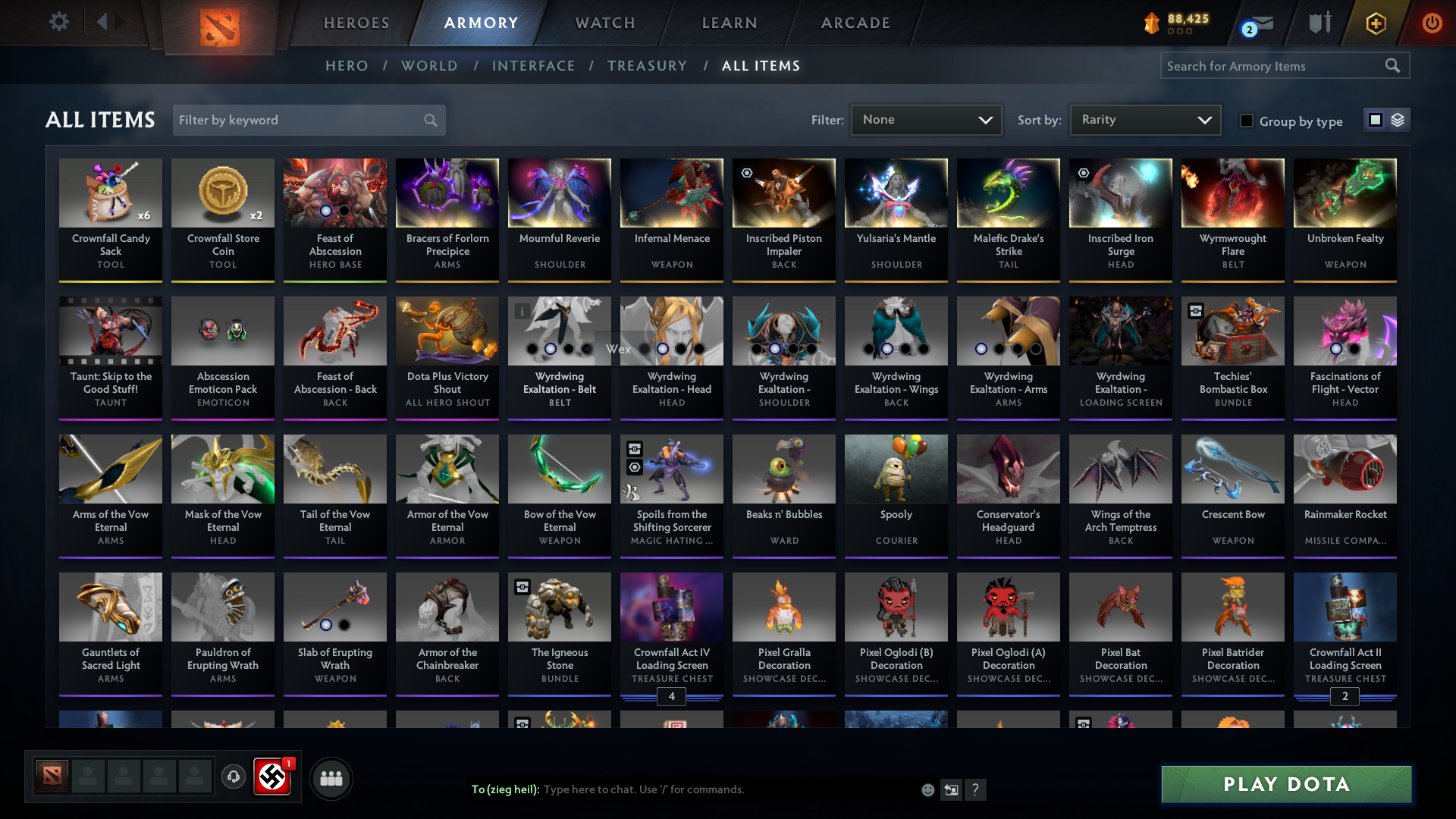Viewport: 1456px width, 819px height.
Task: Select the Crescent Bow weapon thumbnail
Action: click(x=1232, y=469)
